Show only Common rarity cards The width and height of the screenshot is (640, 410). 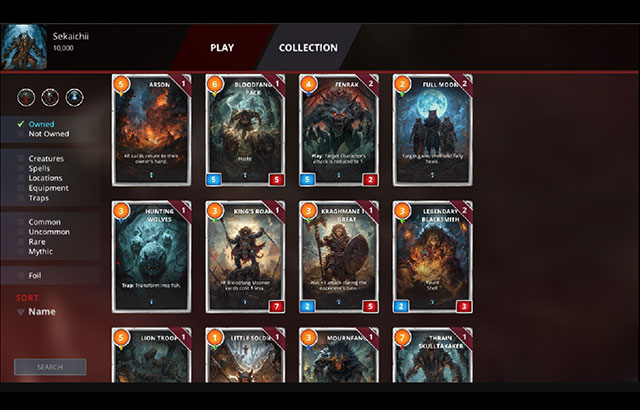pos(45,222)
